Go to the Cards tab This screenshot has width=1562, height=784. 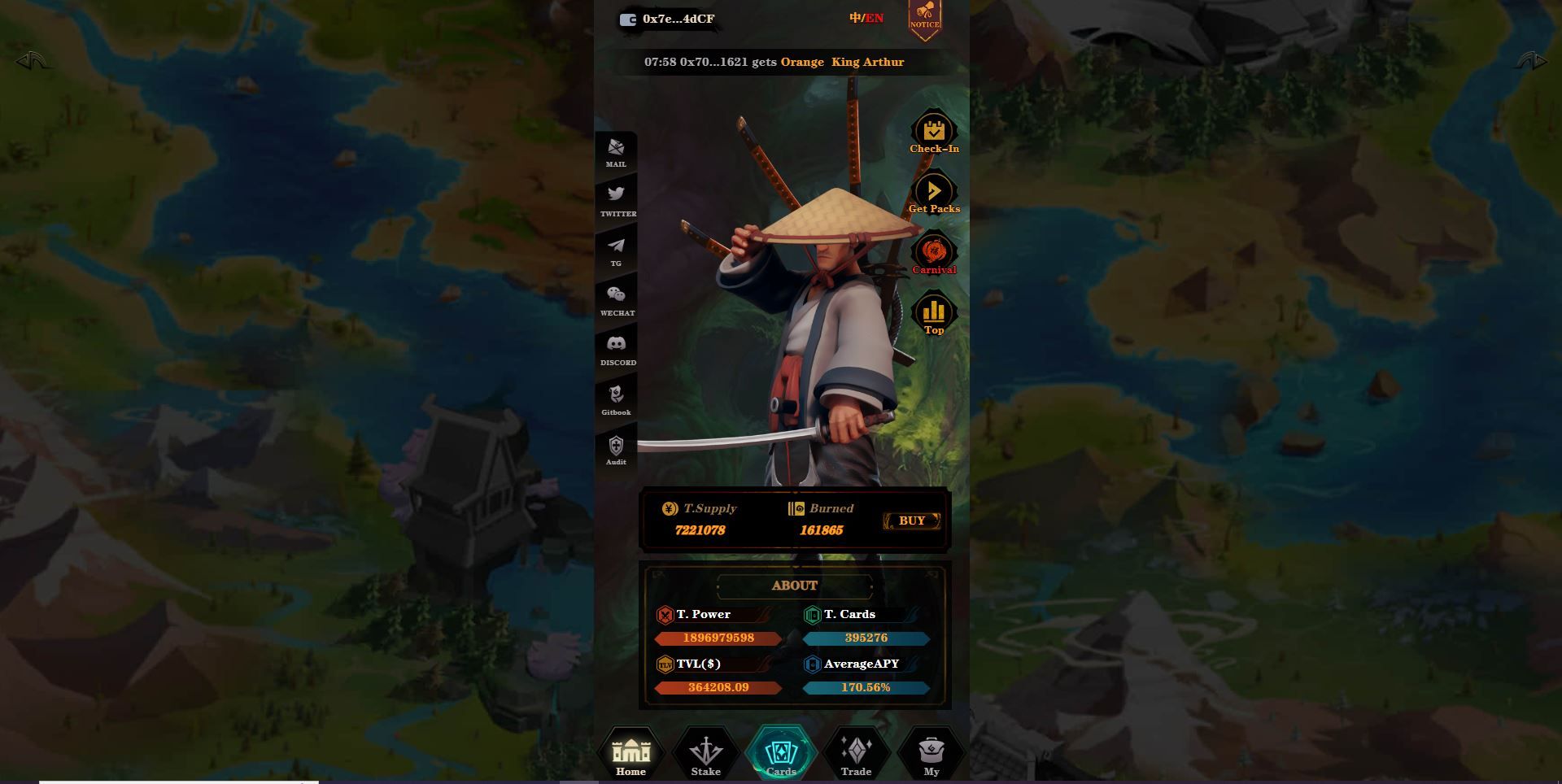tap(781, 753)
